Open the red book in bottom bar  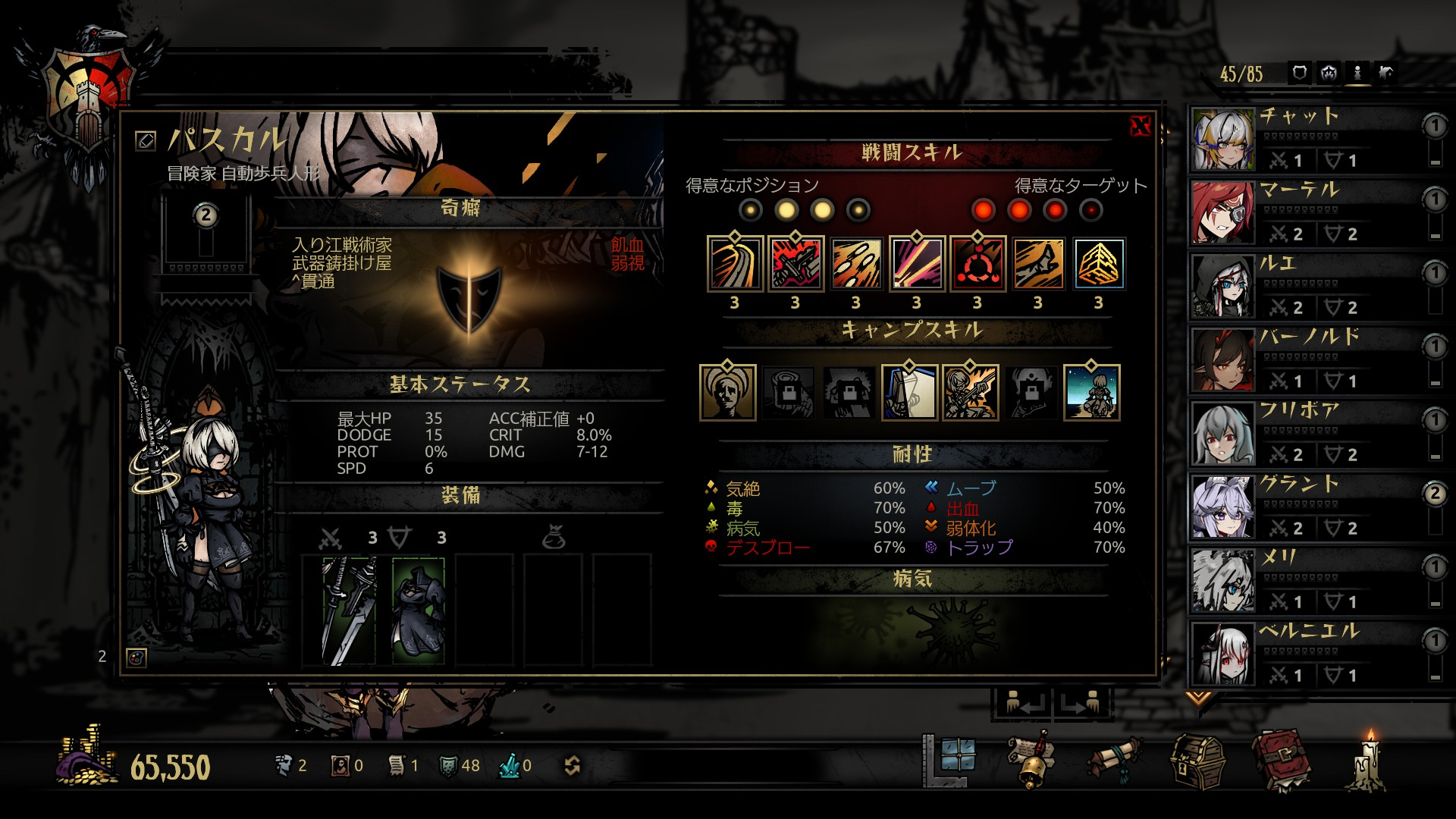1281,761
